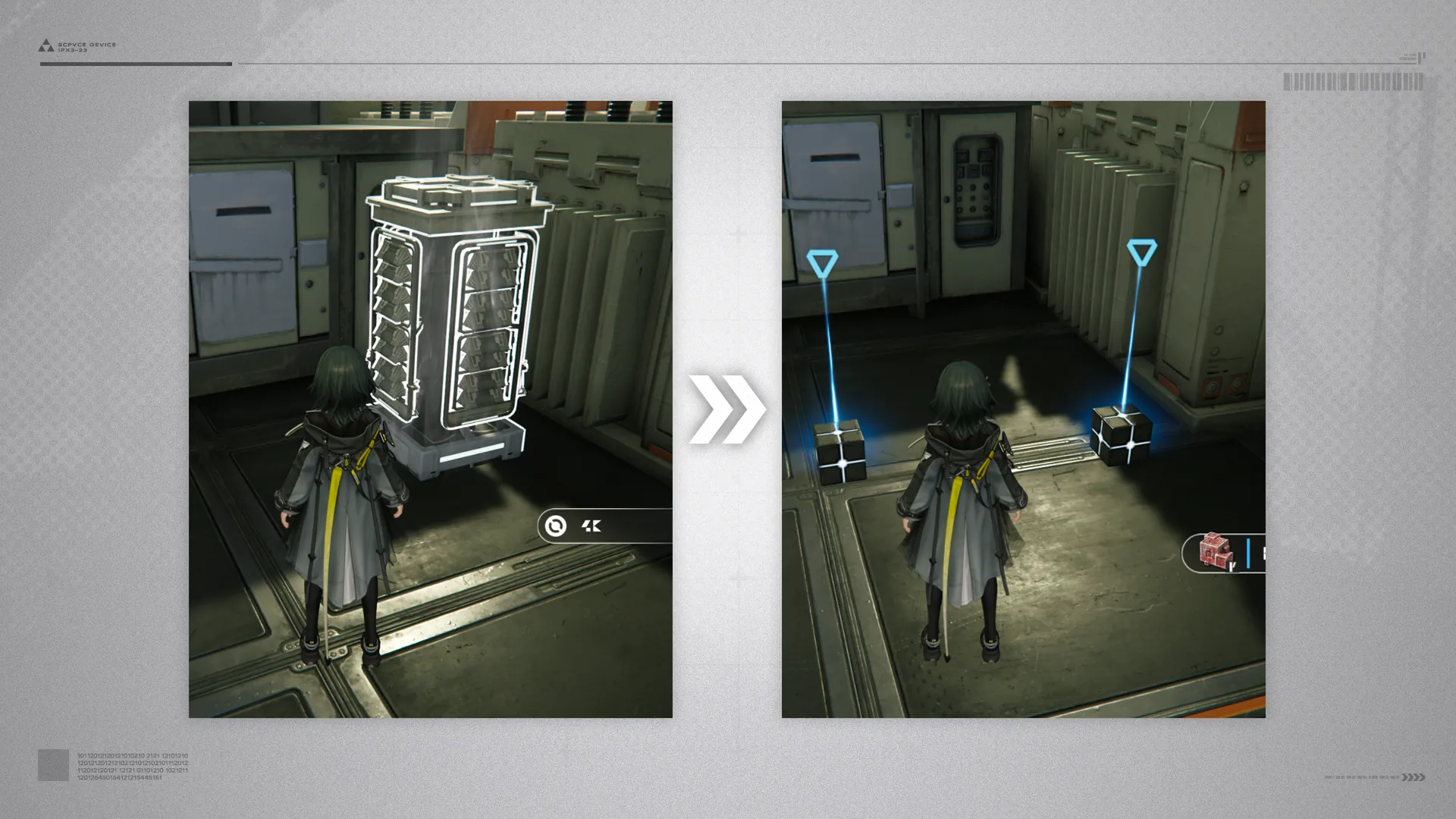
Task: Choose the red crate pickup prompt
Action: click(1216, 552)
